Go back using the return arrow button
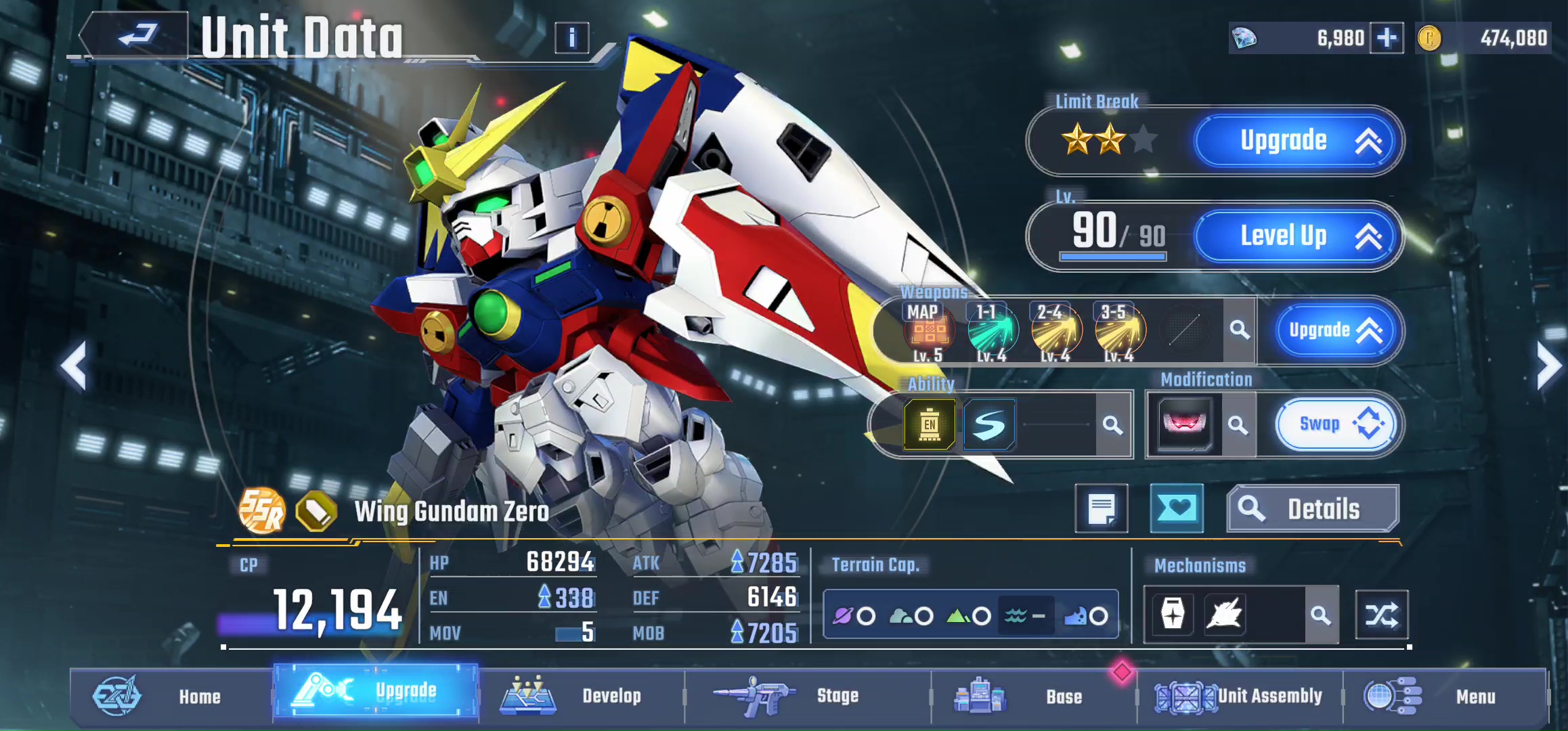Screen dimensions: 1568x731 coord(136,35)
